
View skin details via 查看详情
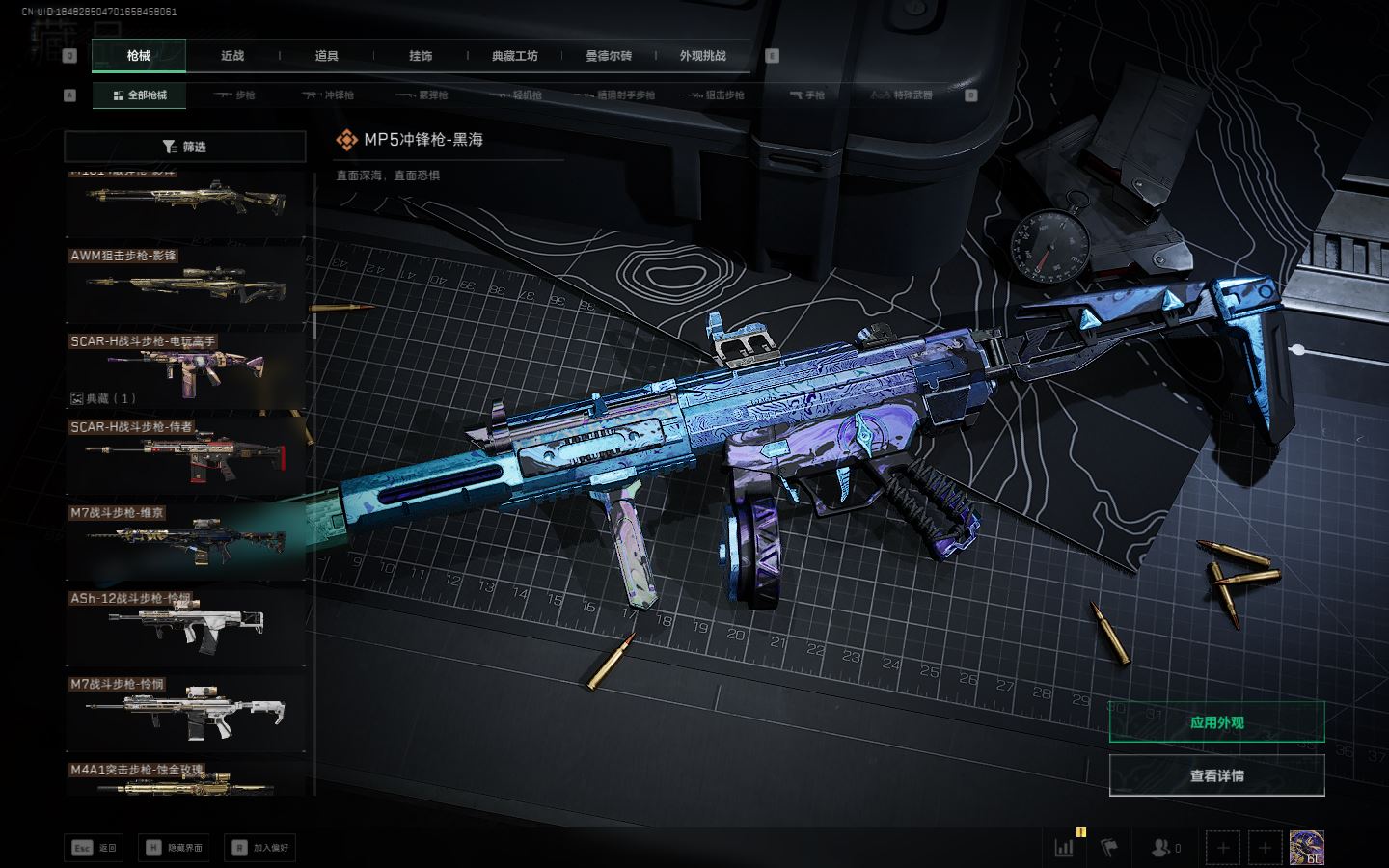point(1216,775)
